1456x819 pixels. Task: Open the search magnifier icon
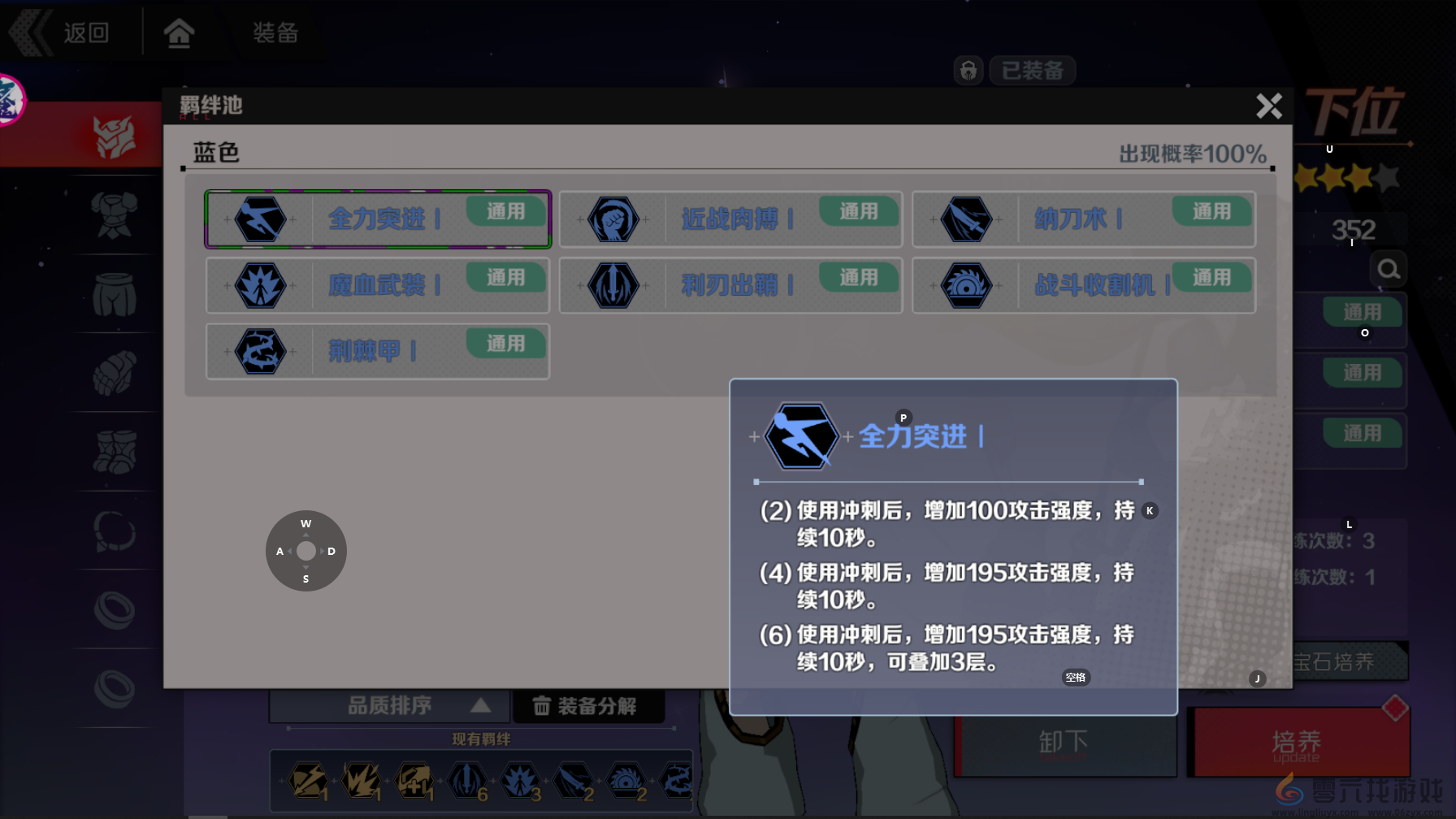pos(1389,269)
